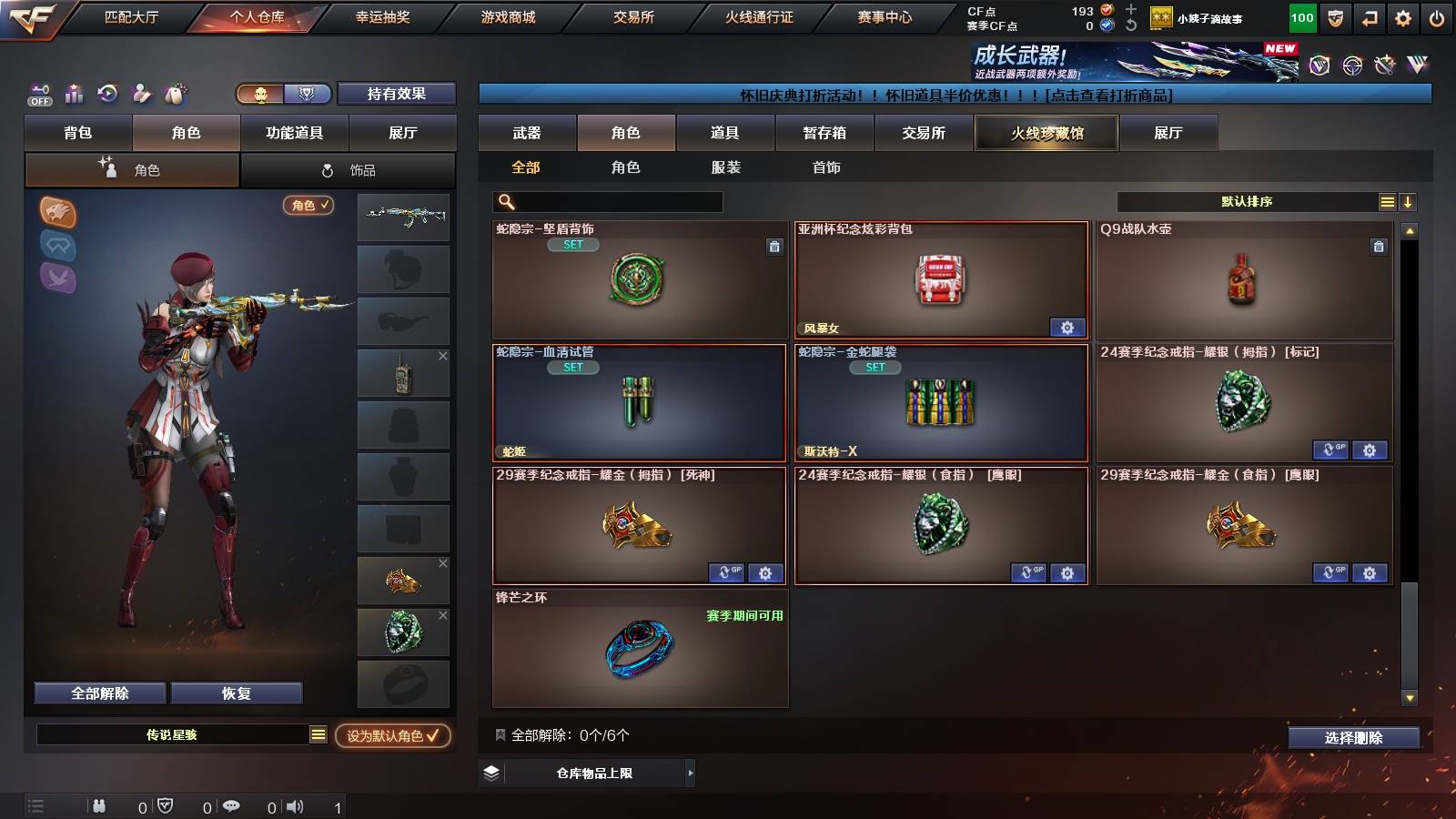The width and height of the screenshot is (1456, 819).
Task: Click the 选择删除 button at bottom right
Action: point(1353,738)
